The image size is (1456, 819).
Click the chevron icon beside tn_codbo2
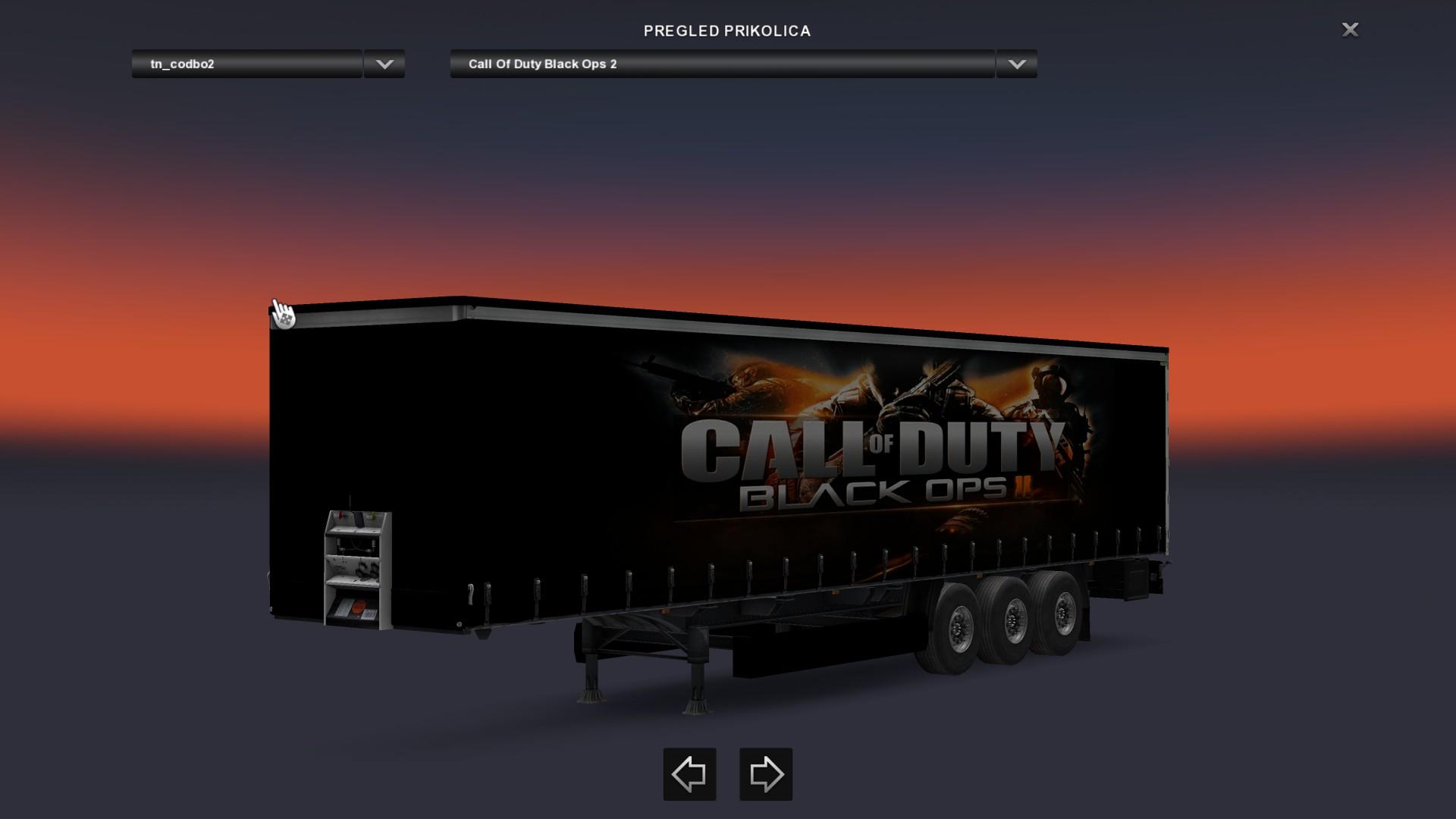click(384, 65)
